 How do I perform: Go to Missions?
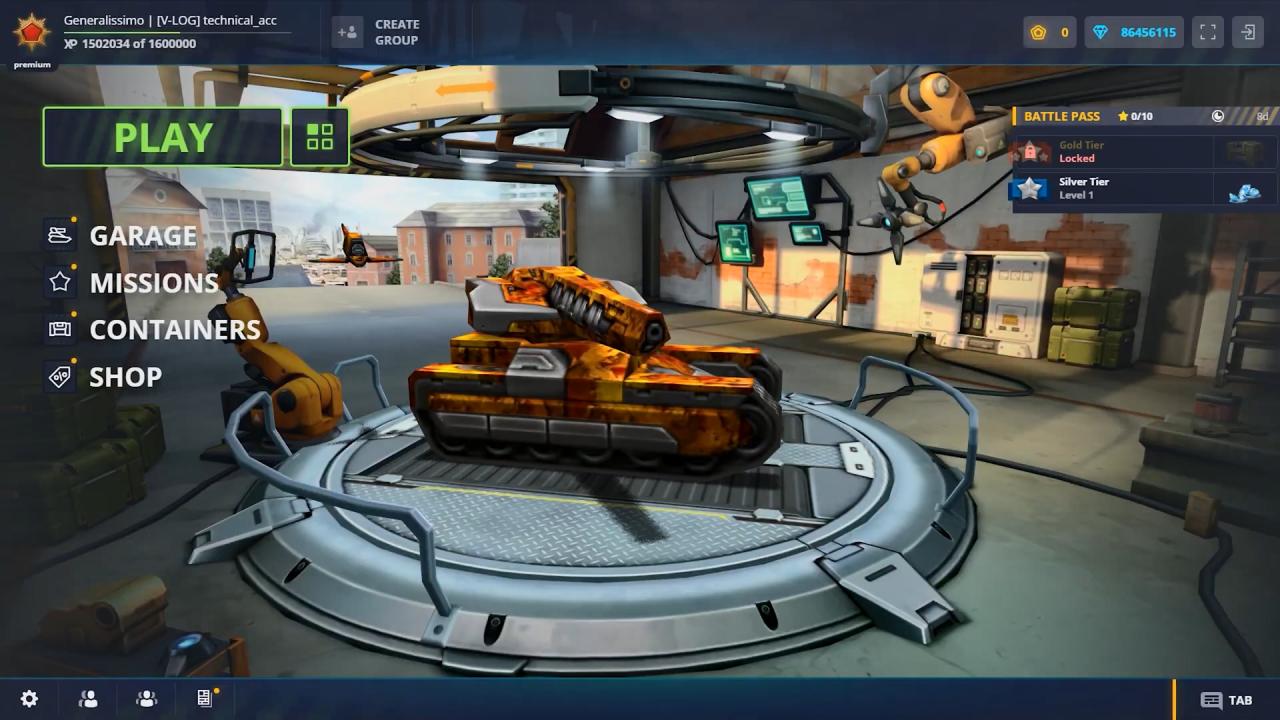(153, 283)
